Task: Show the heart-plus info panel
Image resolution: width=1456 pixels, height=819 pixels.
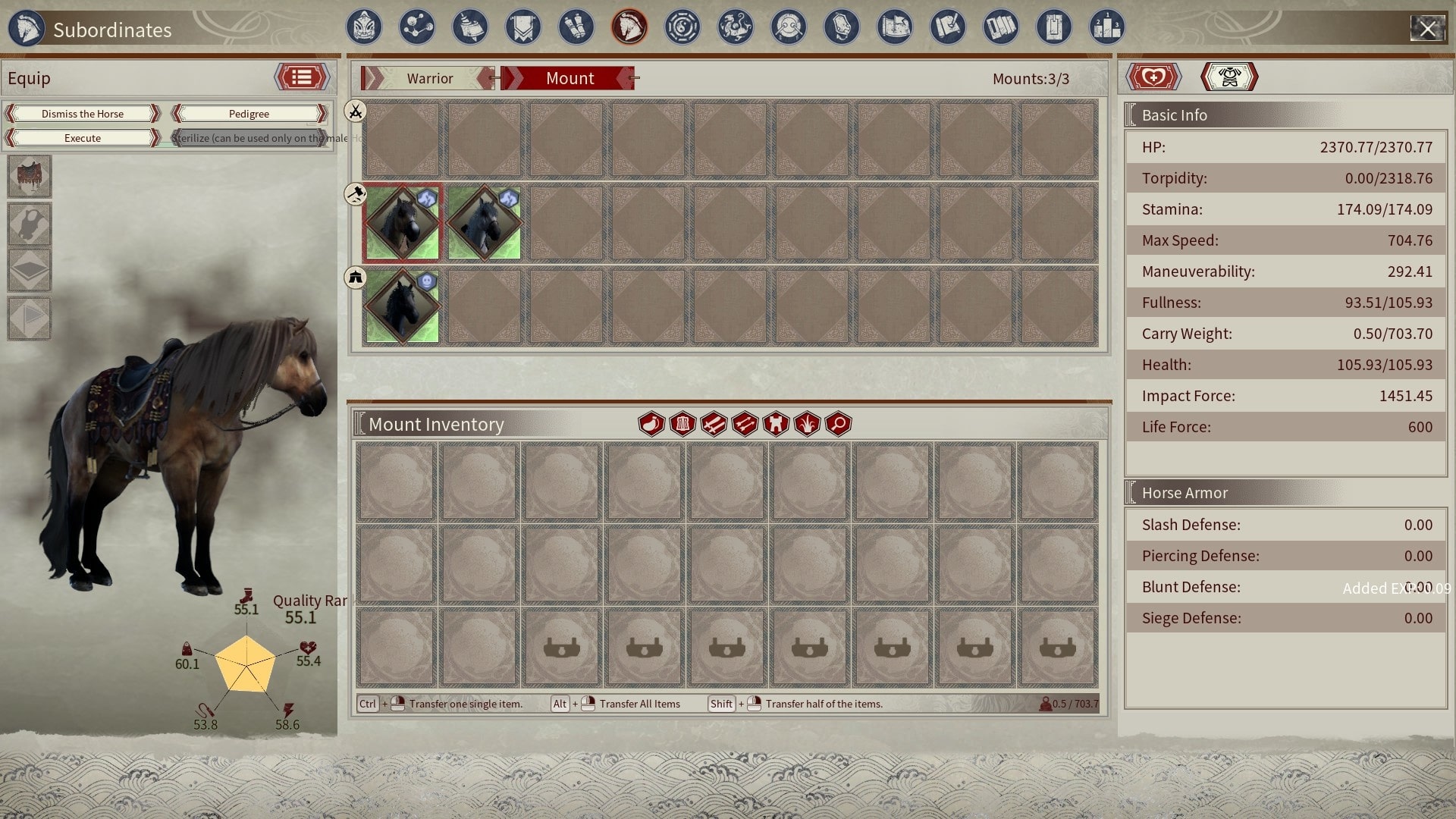Action: coord(1153,77)
